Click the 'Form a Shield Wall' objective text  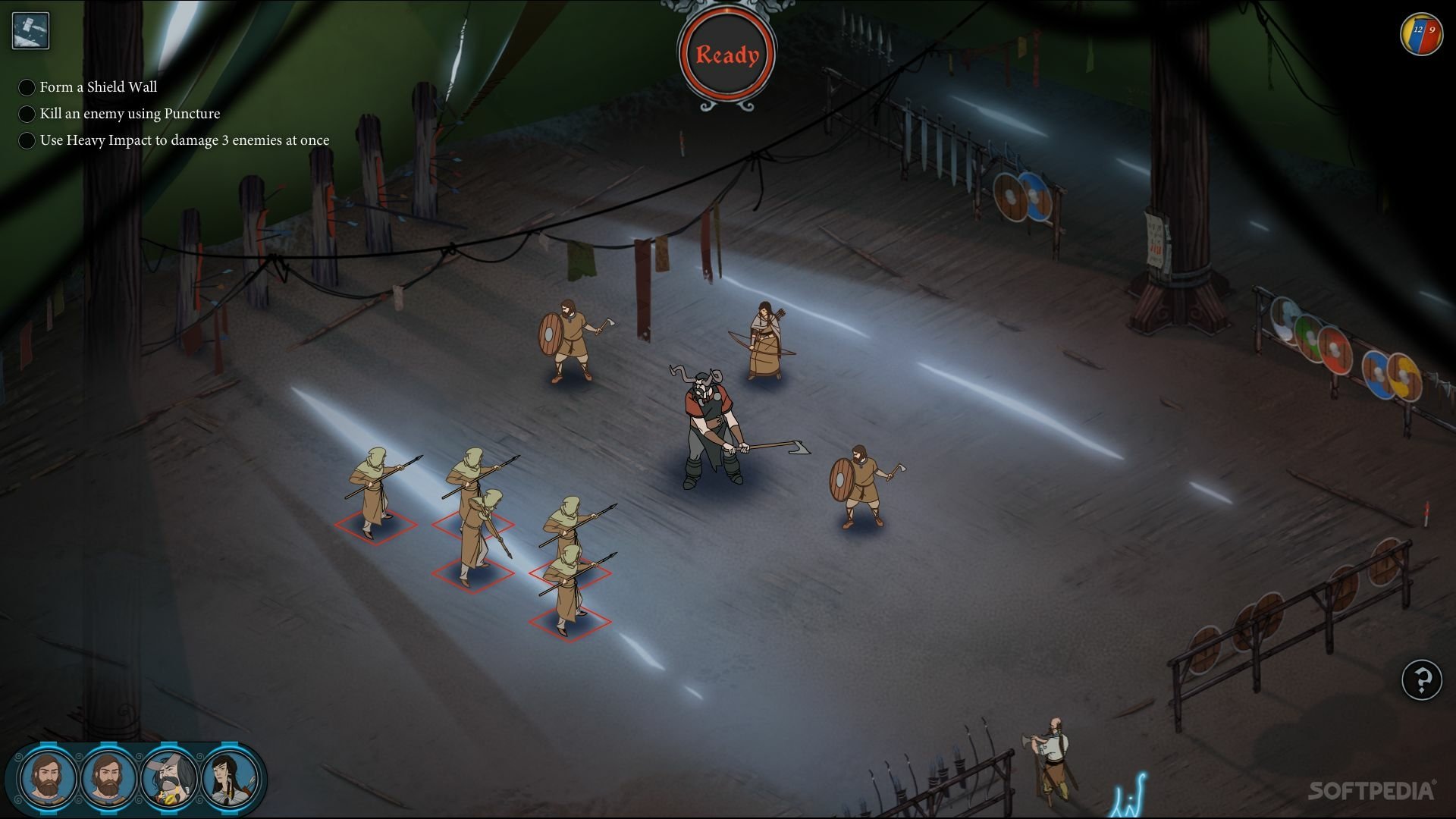coord(99,87)
